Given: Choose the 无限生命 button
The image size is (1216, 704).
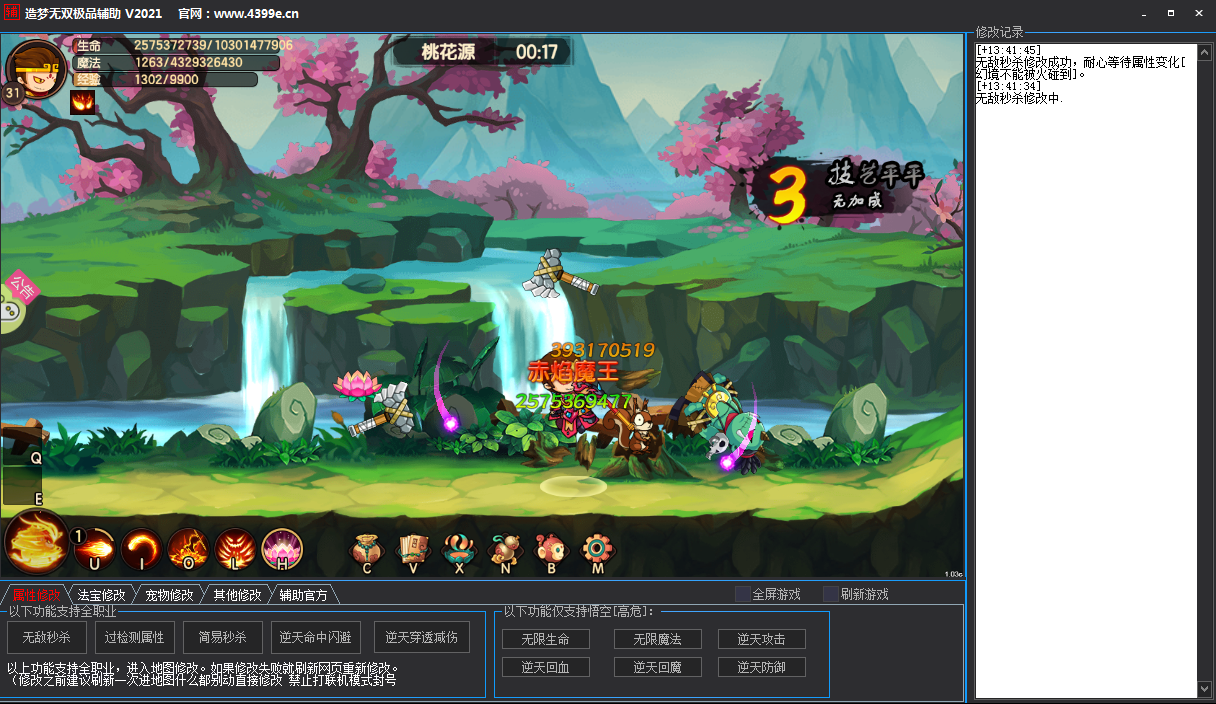Looking at the screenshot, I should point(545,639).
